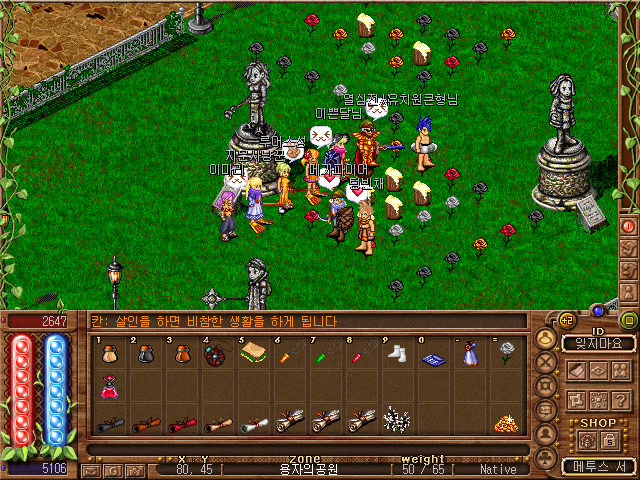This screenshot has height=480, width=640.
Task: Use the red potion flask in the inventory
Action: coord(109,389)
